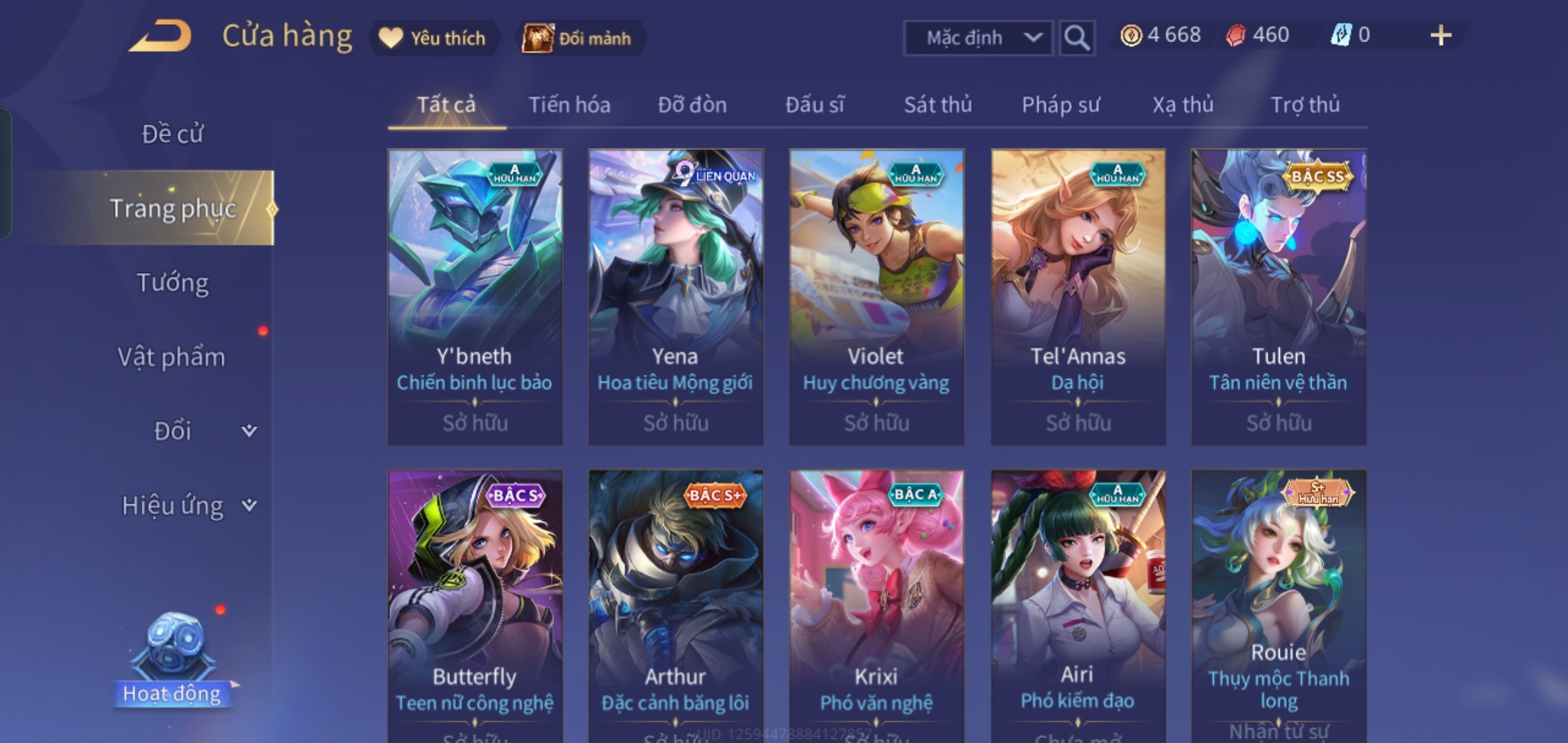The height and width of the screenshot is (743, 1568).
Task: Open the Đổi mảnh exchange
Action: tap(578, 38)
